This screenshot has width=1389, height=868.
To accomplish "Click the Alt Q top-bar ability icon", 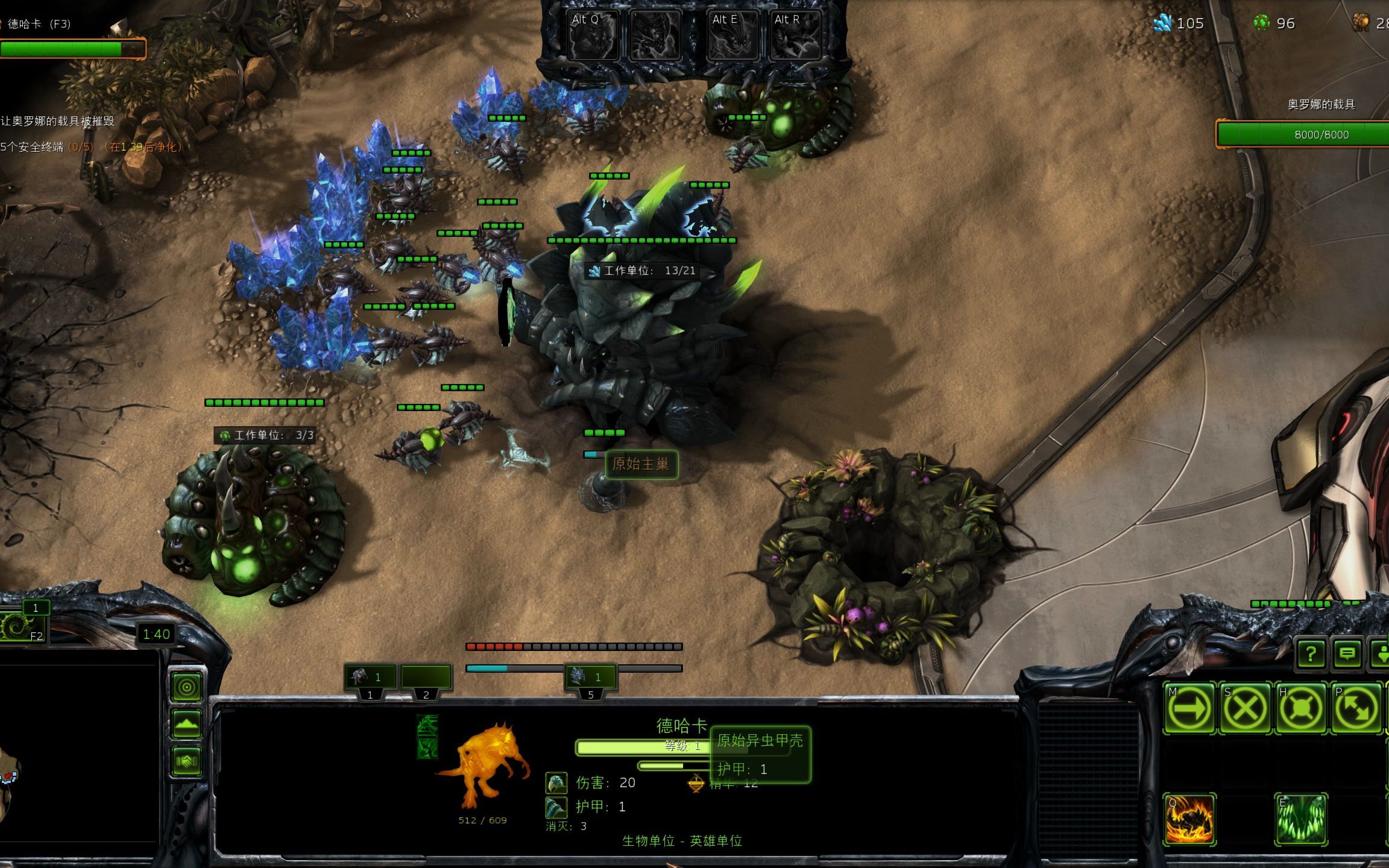I will 593,36.
